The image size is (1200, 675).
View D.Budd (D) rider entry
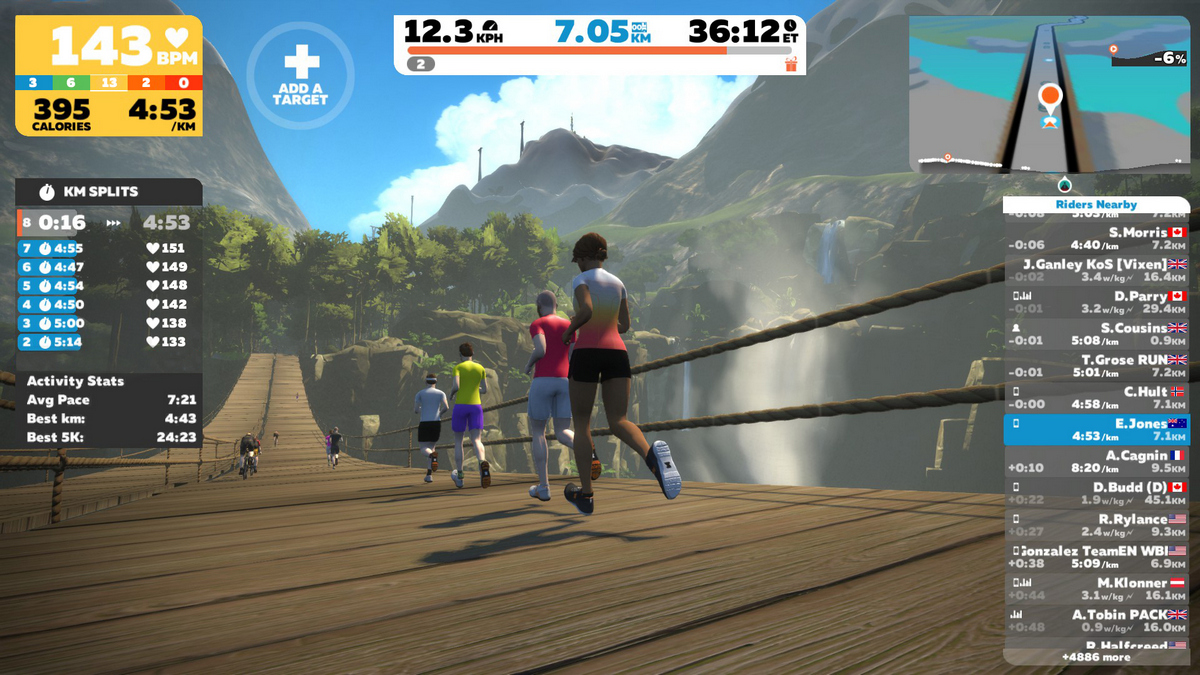pyautogui.click(x=1096, y=494)
